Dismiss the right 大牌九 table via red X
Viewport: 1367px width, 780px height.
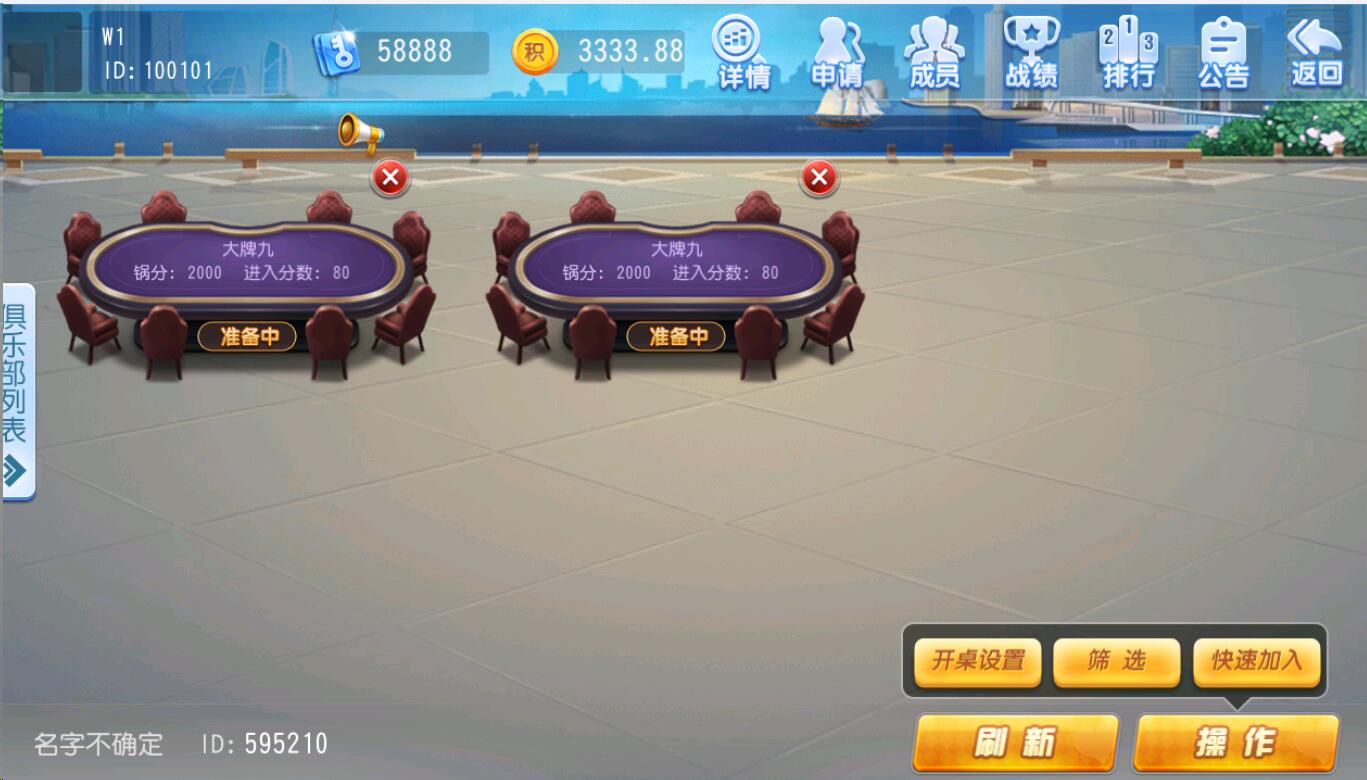818,179
